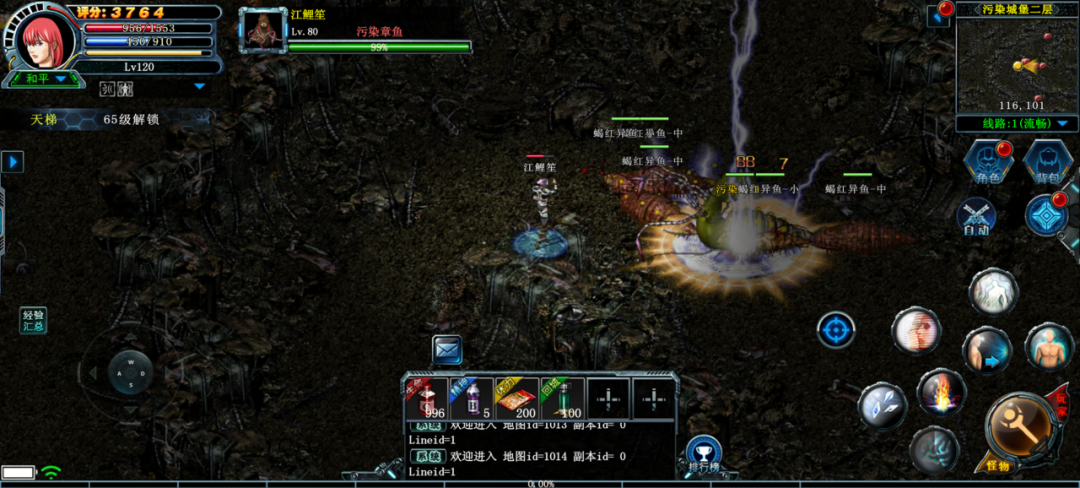Use the red 生命 health potion slot
The height and width of the screenshot is (488, 1080).
[427, 398]
